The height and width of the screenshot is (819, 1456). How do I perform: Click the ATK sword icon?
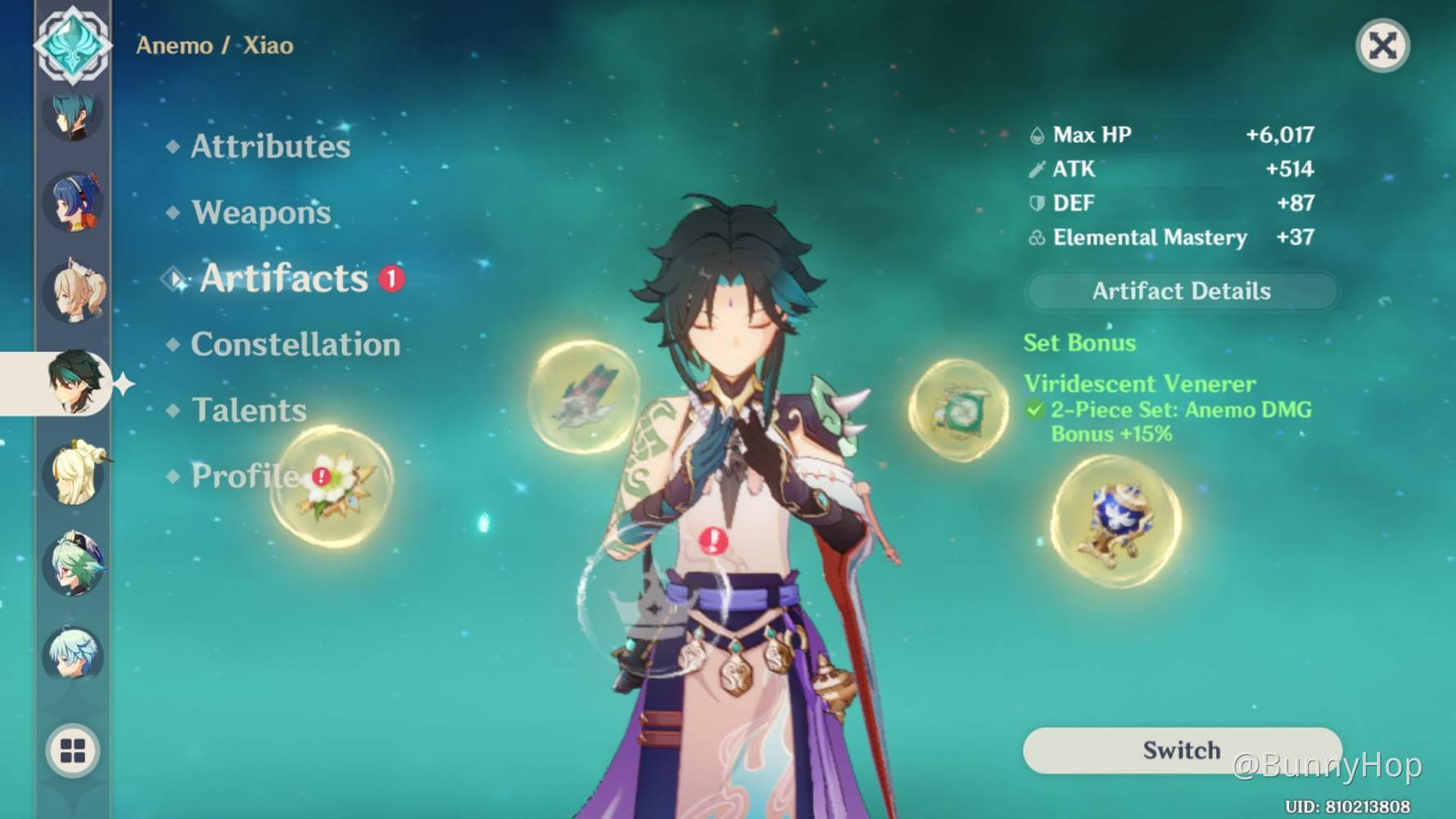point(1037,169)
